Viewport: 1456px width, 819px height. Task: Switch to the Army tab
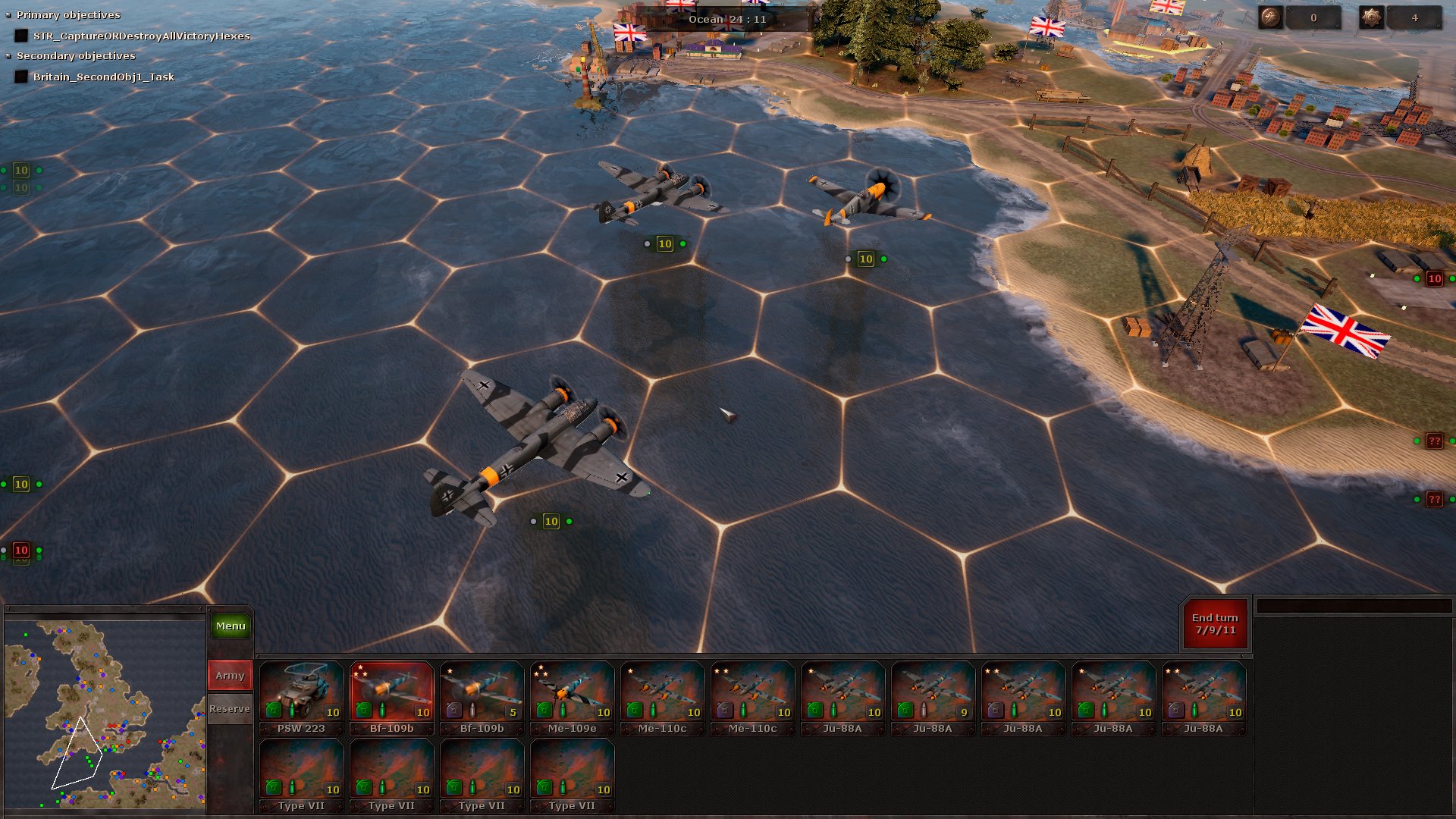229,674
